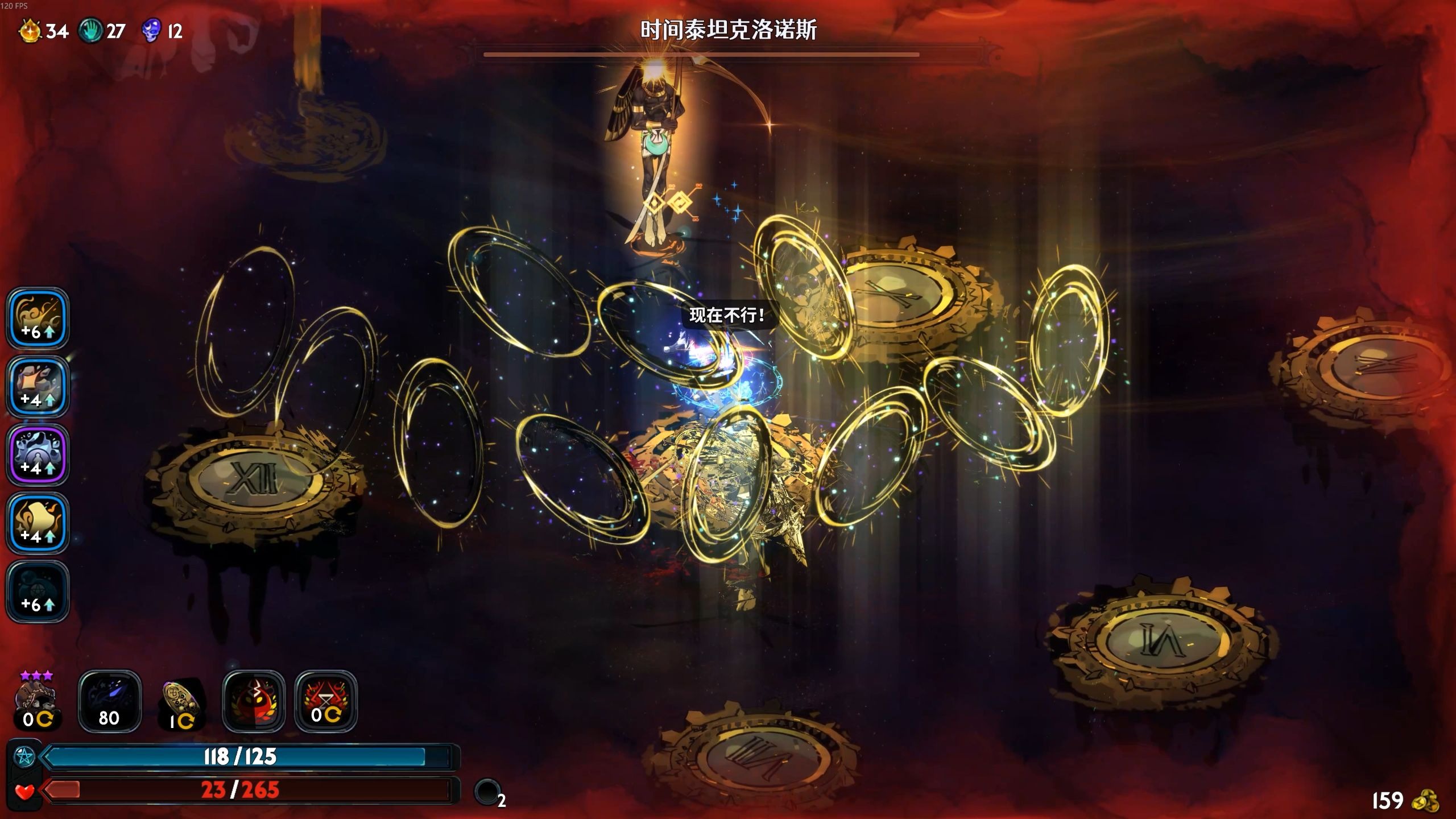The height and width of the screenshot is (819, 1456).
Task: Click the teal hand icon
Action: click(90, 30)
